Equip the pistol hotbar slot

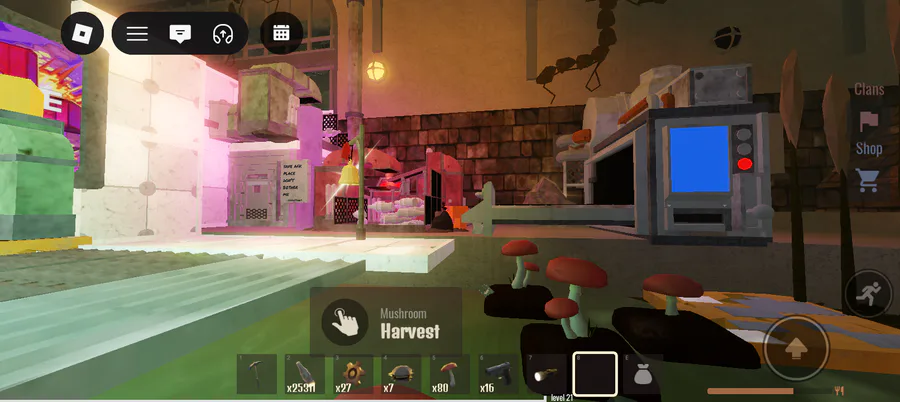click(x=498, y=374)
